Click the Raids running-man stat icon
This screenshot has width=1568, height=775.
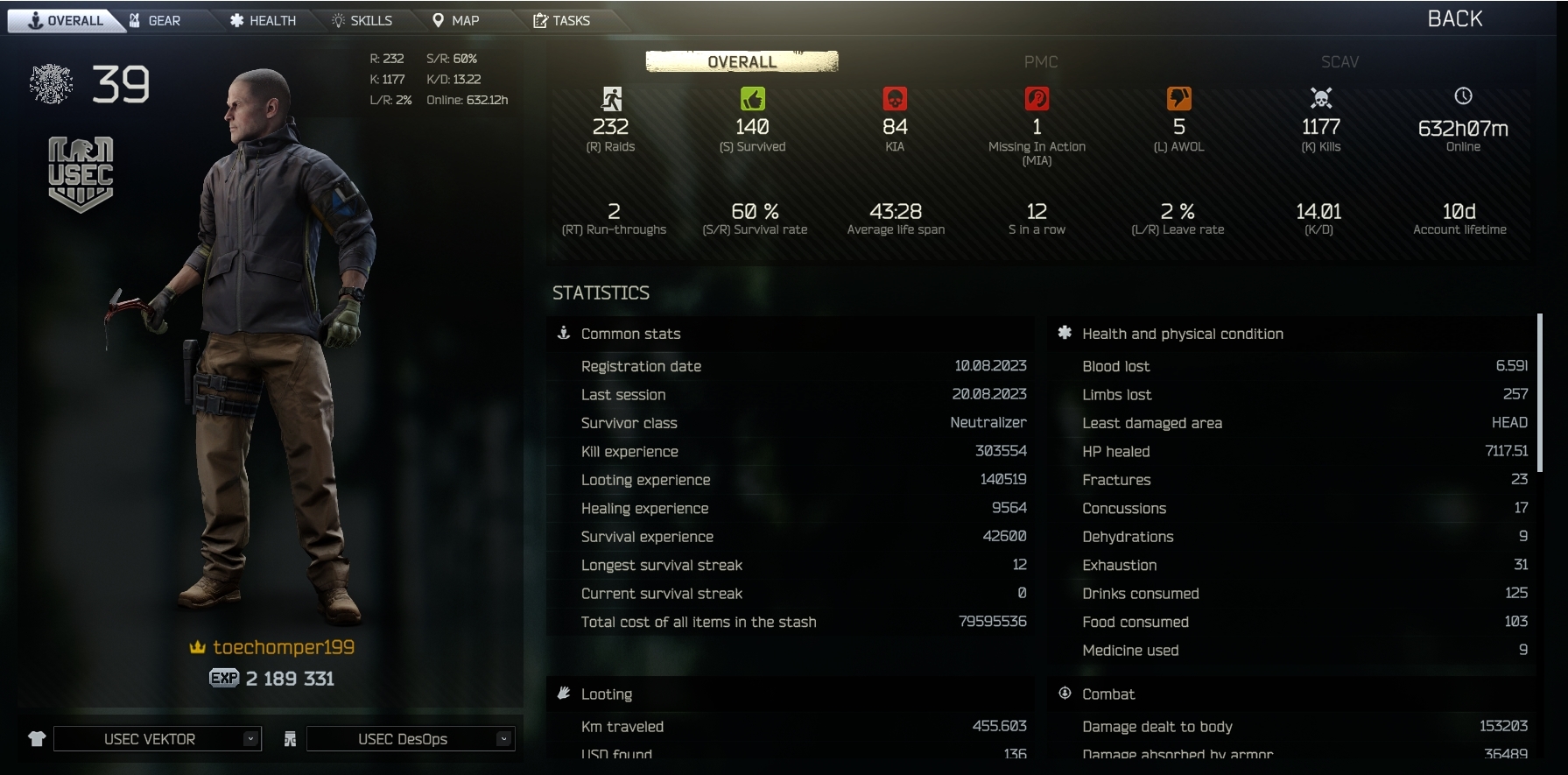point(613,99)
